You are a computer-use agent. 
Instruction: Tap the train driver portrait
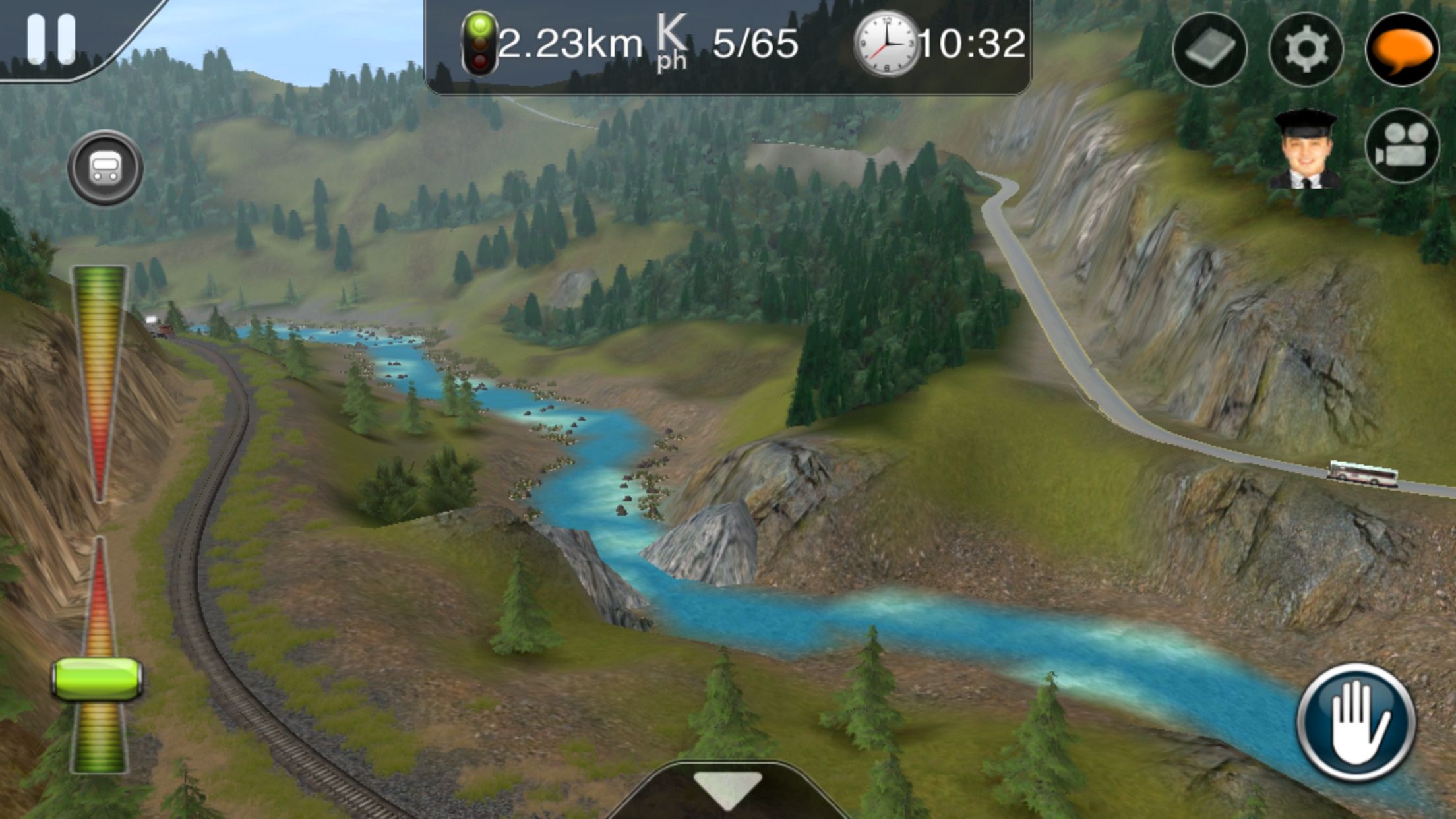(1305, 149)
